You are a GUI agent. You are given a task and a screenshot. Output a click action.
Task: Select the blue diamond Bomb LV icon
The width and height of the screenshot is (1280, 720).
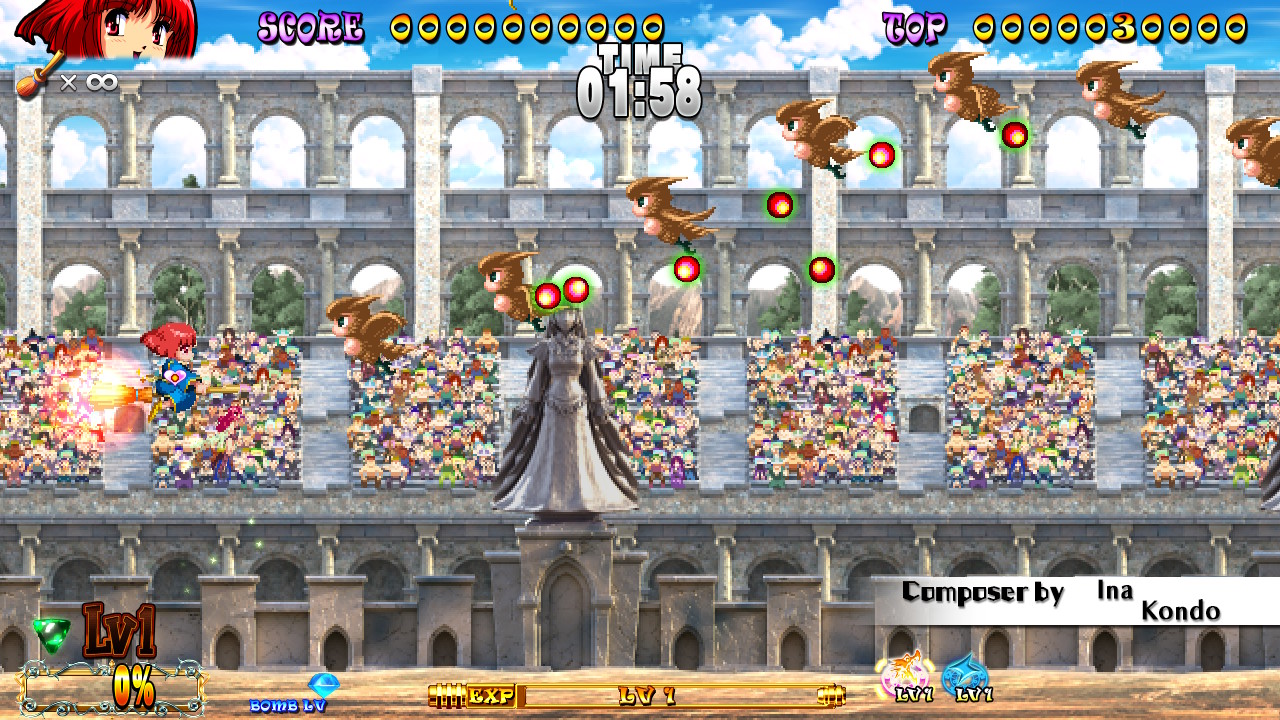322,686
